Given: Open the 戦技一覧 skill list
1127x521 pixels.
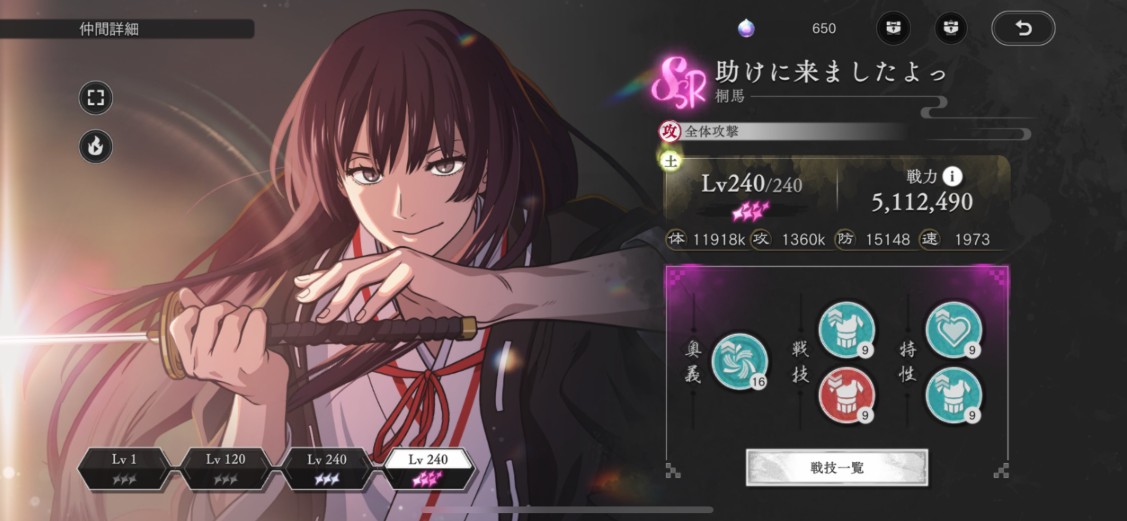Looking at the screenshot, I should point(837,467).
